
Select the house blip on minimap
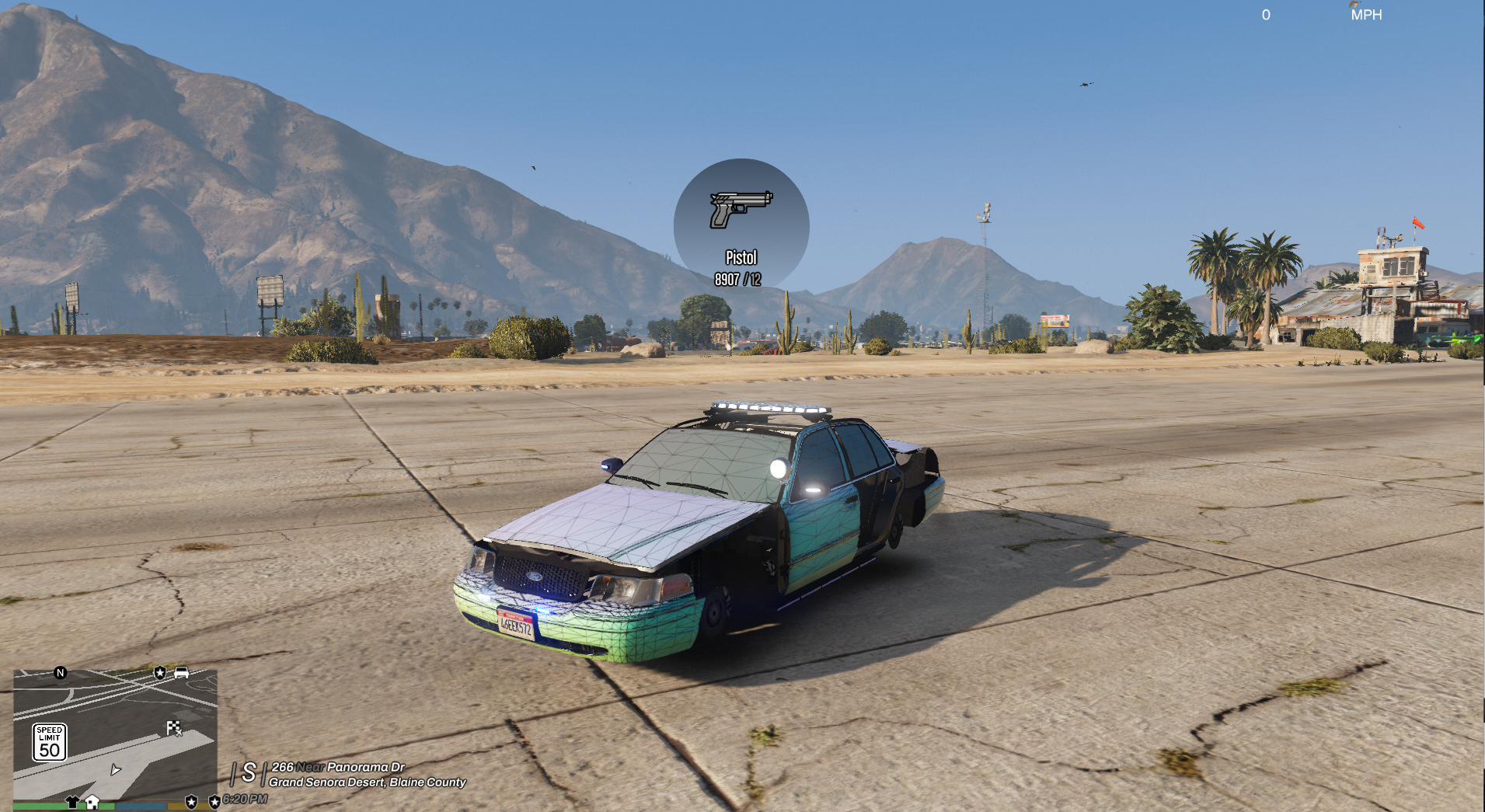tap(92, 802)
